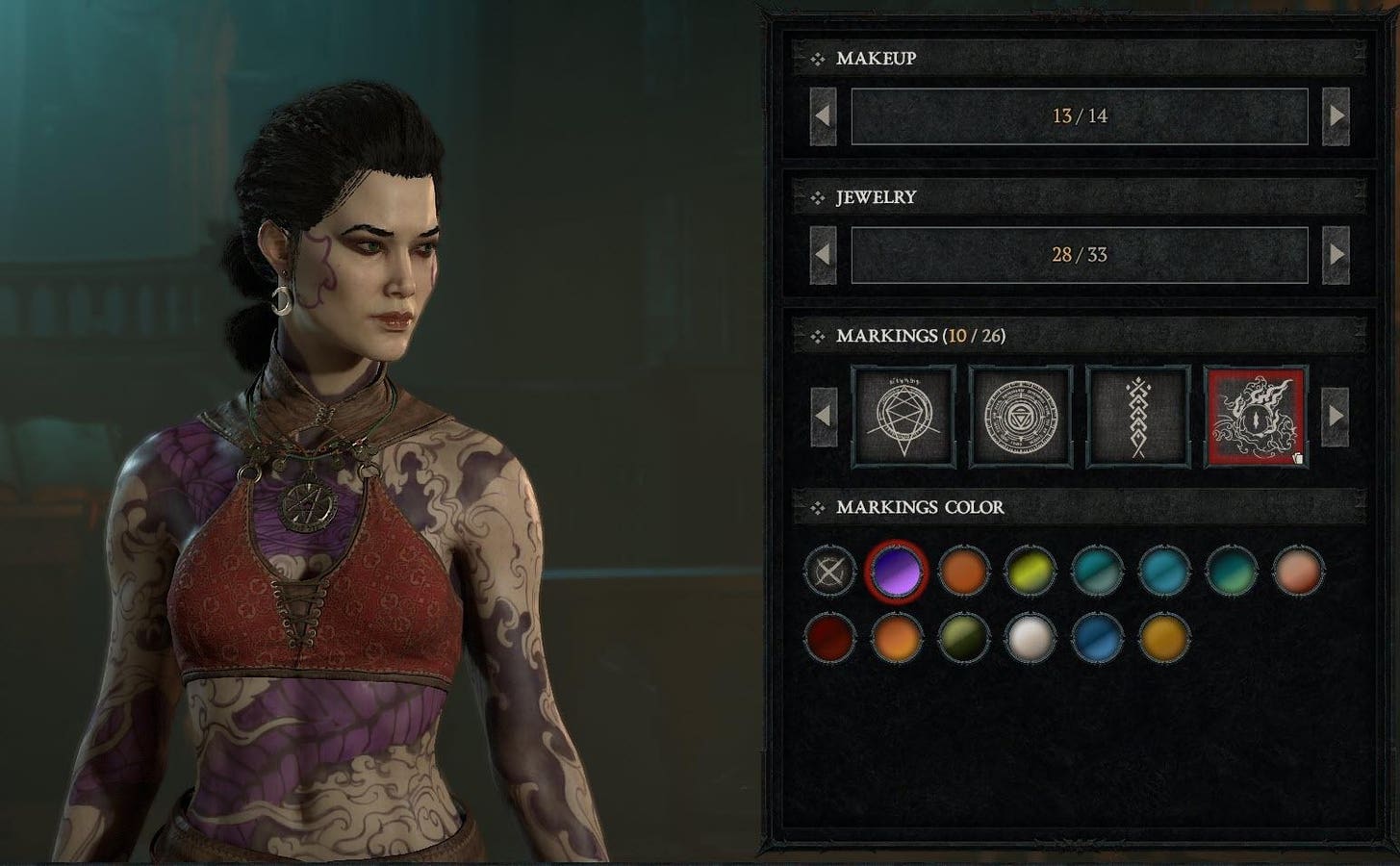Advance Makeup to the next style
The width and height of the screenshot is (1400, 866).
point(1336,115)
